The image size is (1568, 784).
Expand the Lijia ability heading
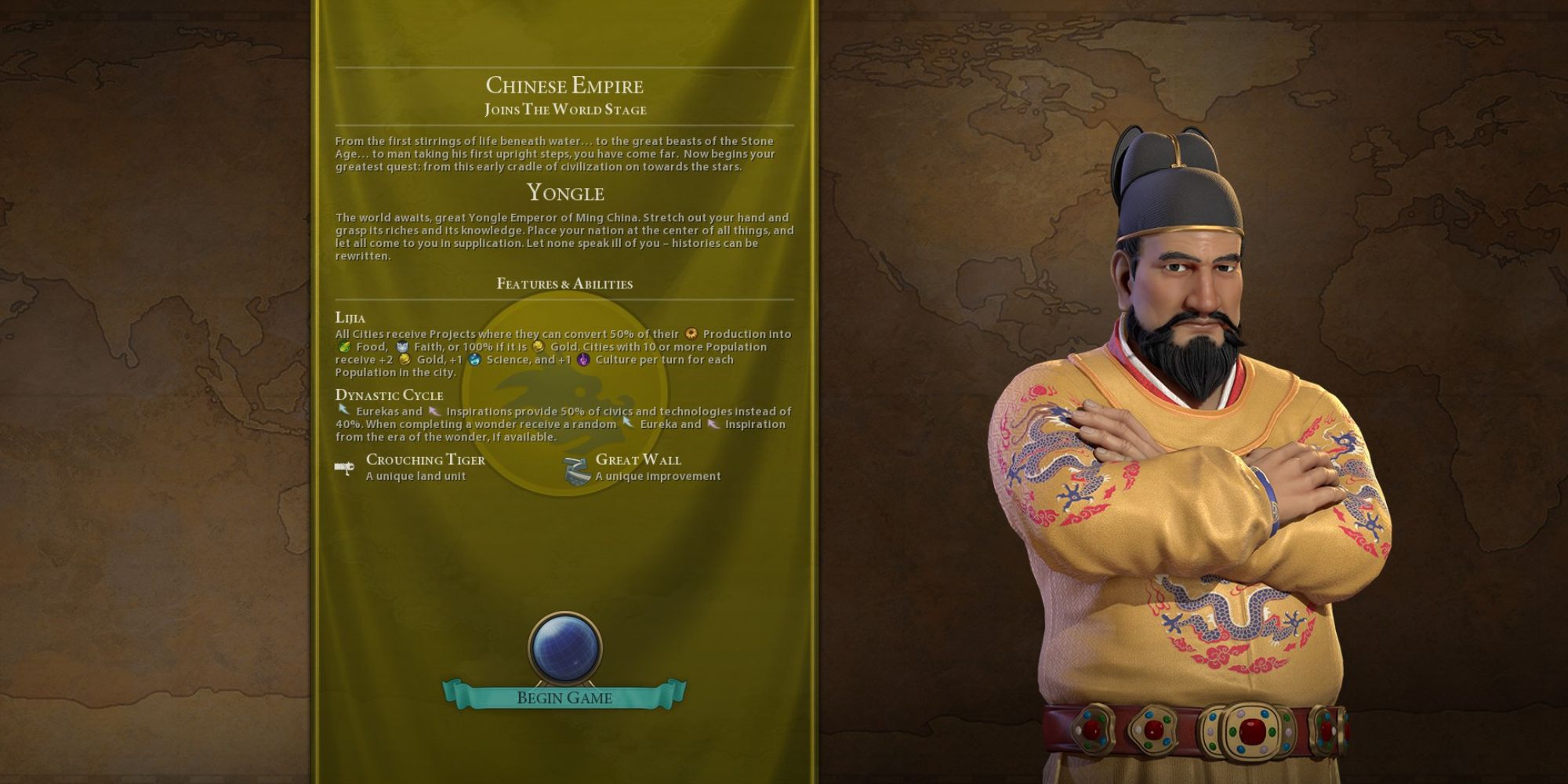[352, 318]
